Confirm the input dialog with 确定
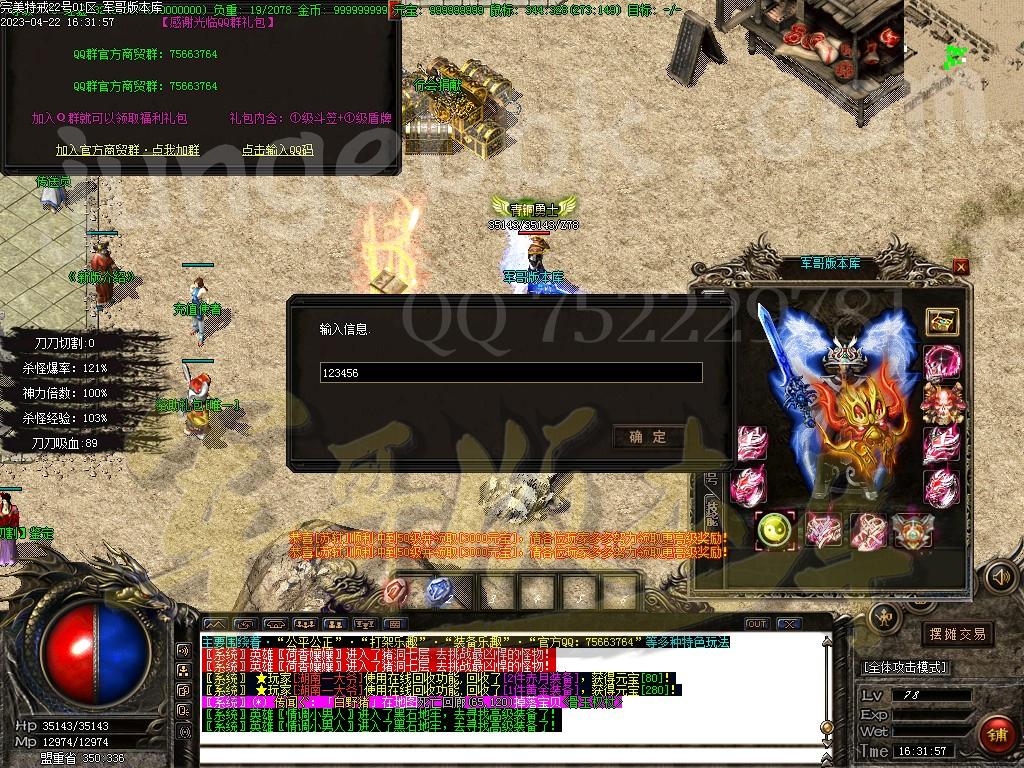1024x768 pixels. click(648, 437)
